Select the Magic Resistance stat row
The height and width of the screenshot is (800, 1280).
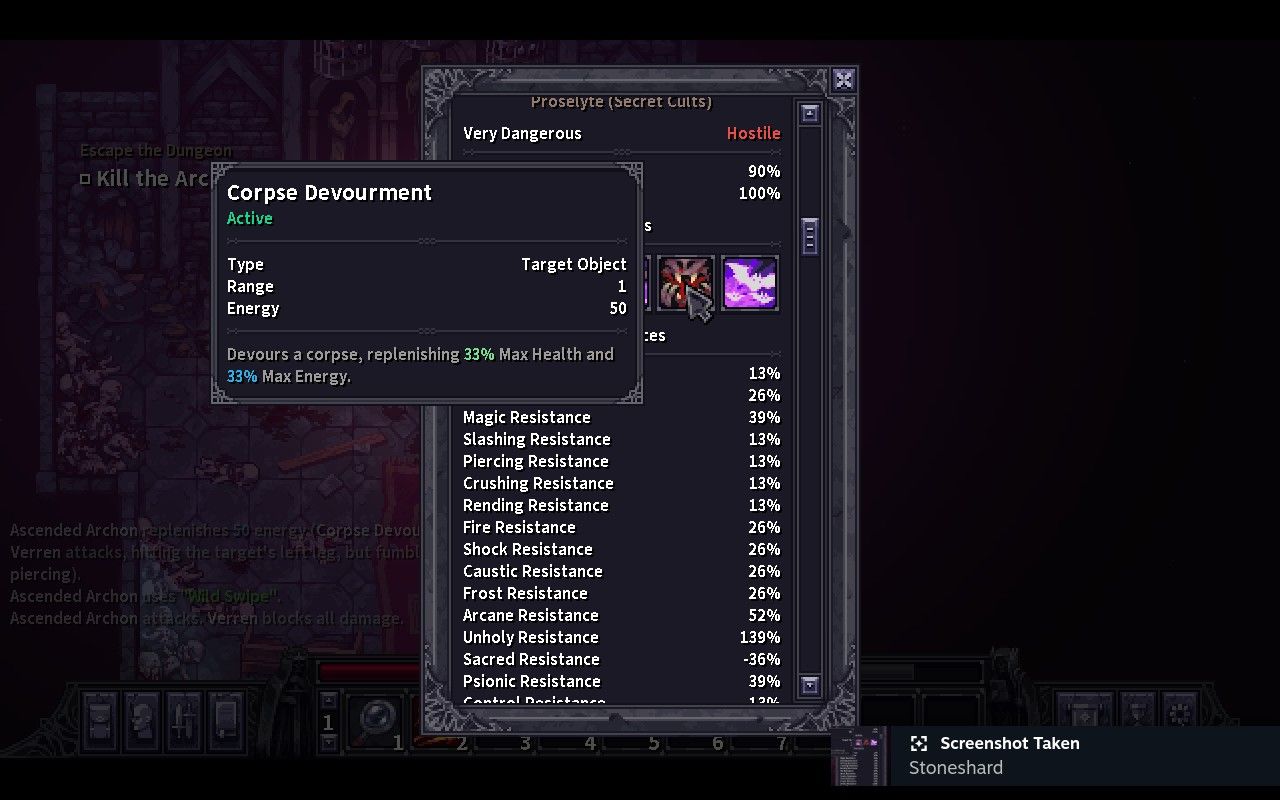pos(527,417)
